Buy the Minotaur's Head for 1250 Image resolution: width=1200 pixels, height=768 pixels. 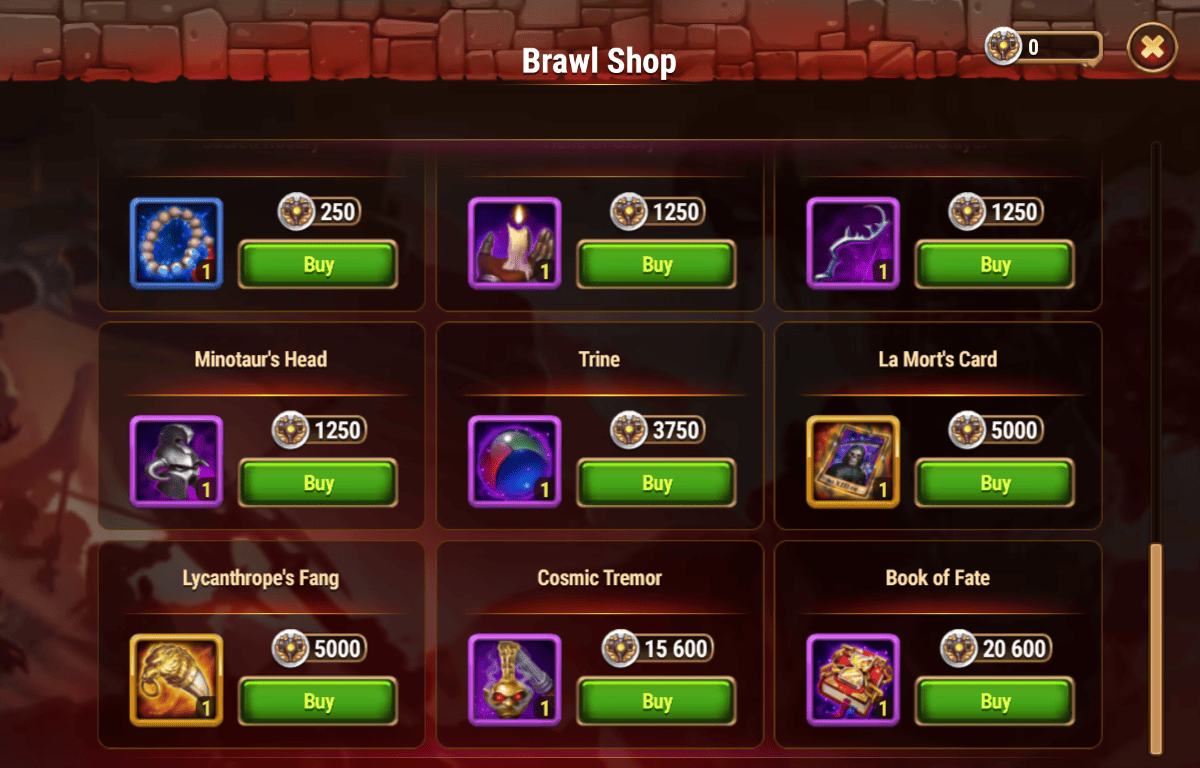318,483
